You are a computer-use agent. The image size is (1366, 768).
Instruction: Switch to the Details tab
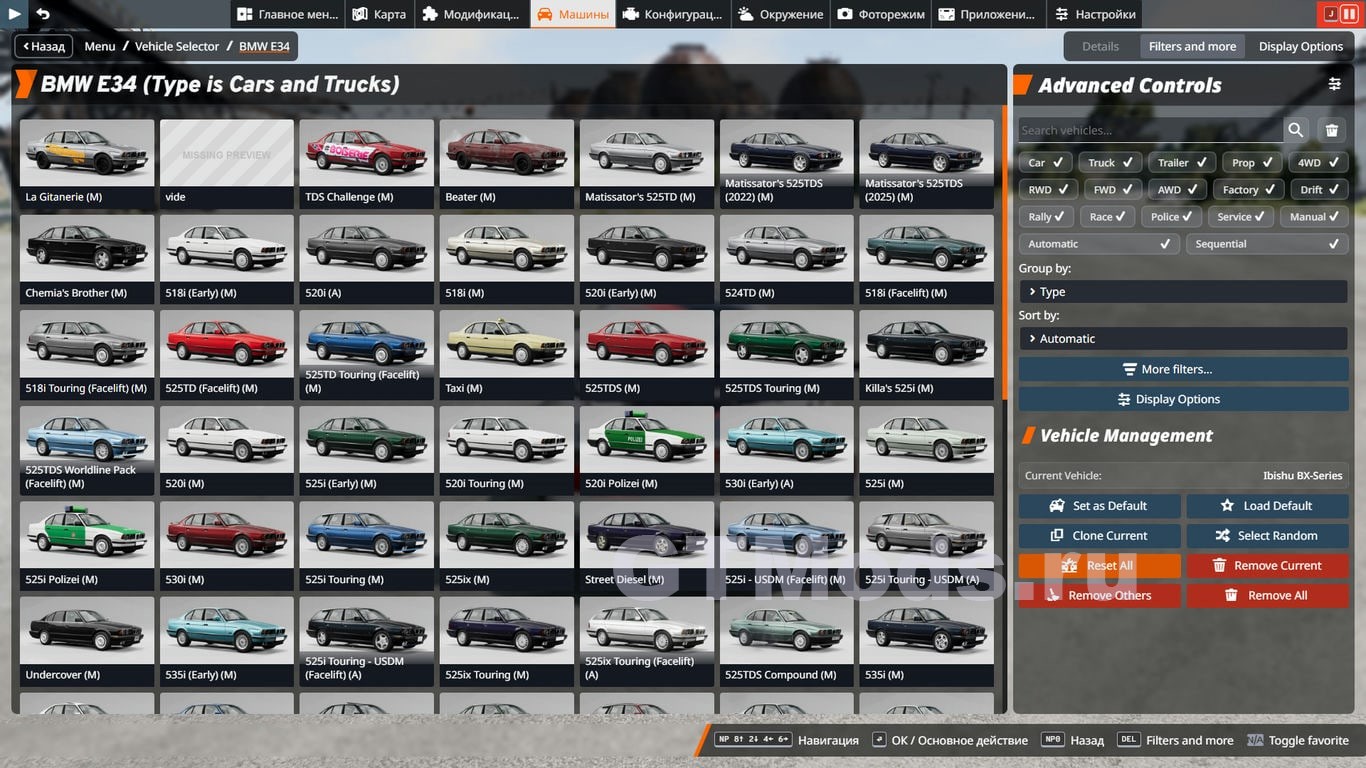(1100, 46)
